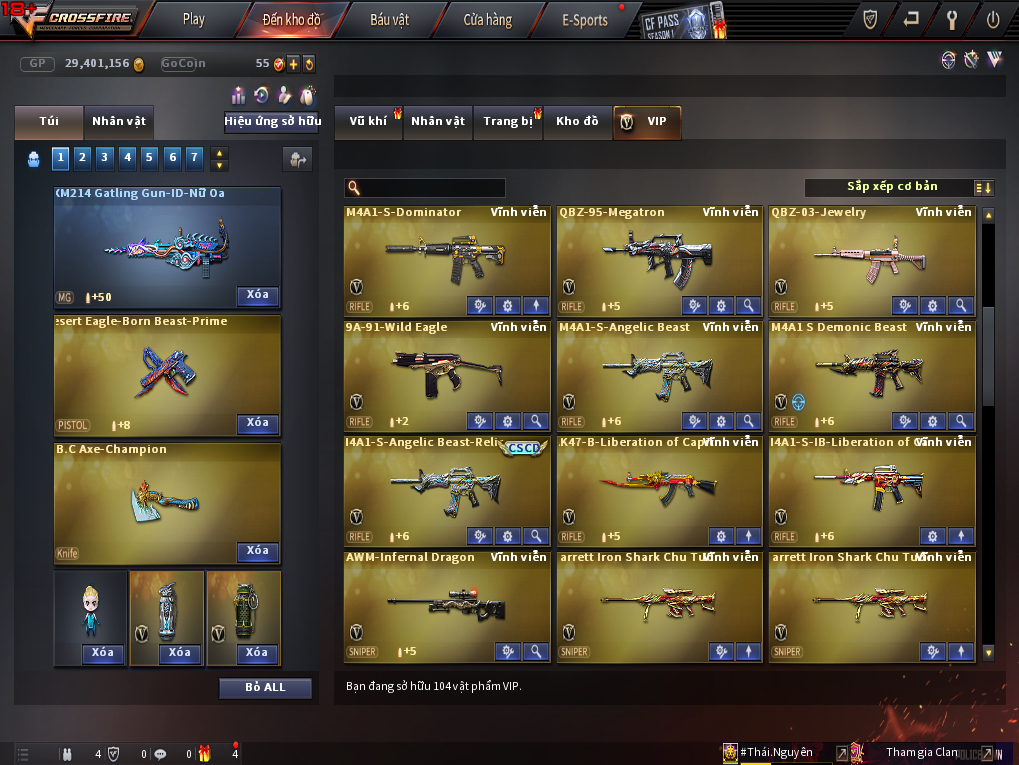Viewport: 1019px width, 765px height.
Task: Open the E-Sports section
Action: click(584, 19)
